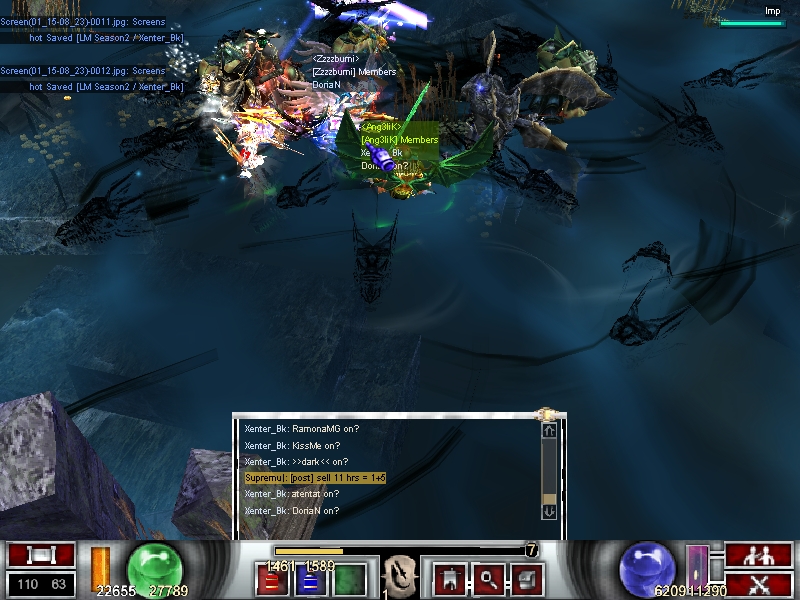The height and width of the screenshot is (600, 800).
Task: Click the magnifying glass button
Action: click(488, 578)
